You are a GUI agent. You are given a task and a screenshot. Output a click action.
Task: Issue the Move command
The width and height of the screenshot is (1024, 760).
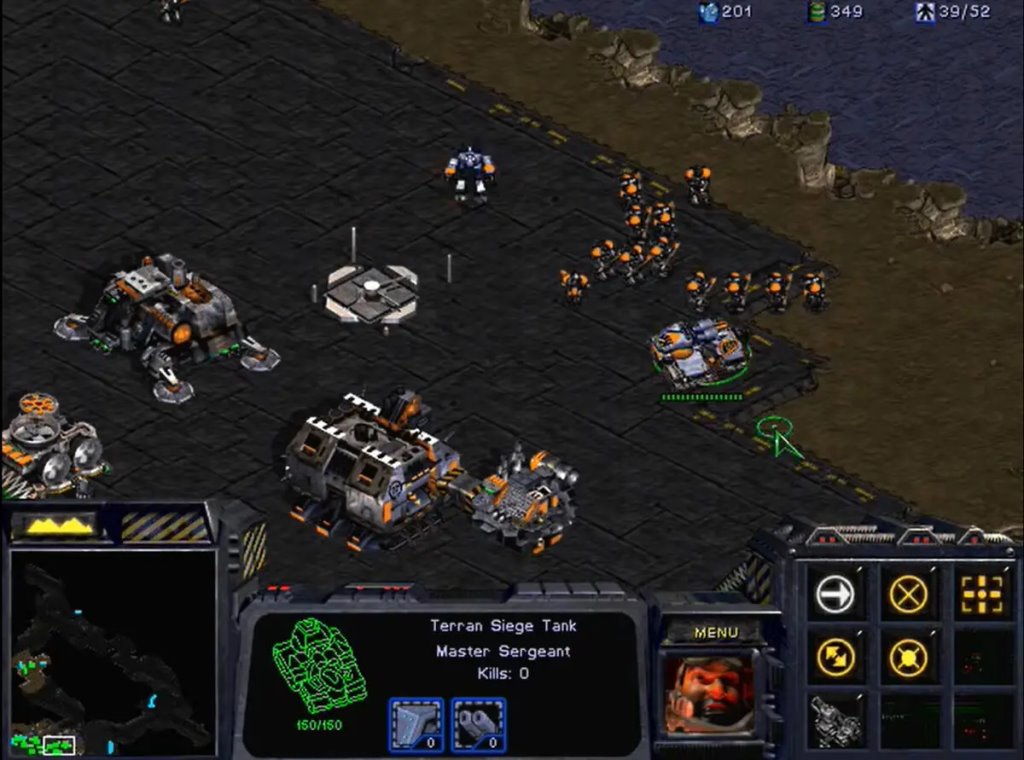point(835,595)
